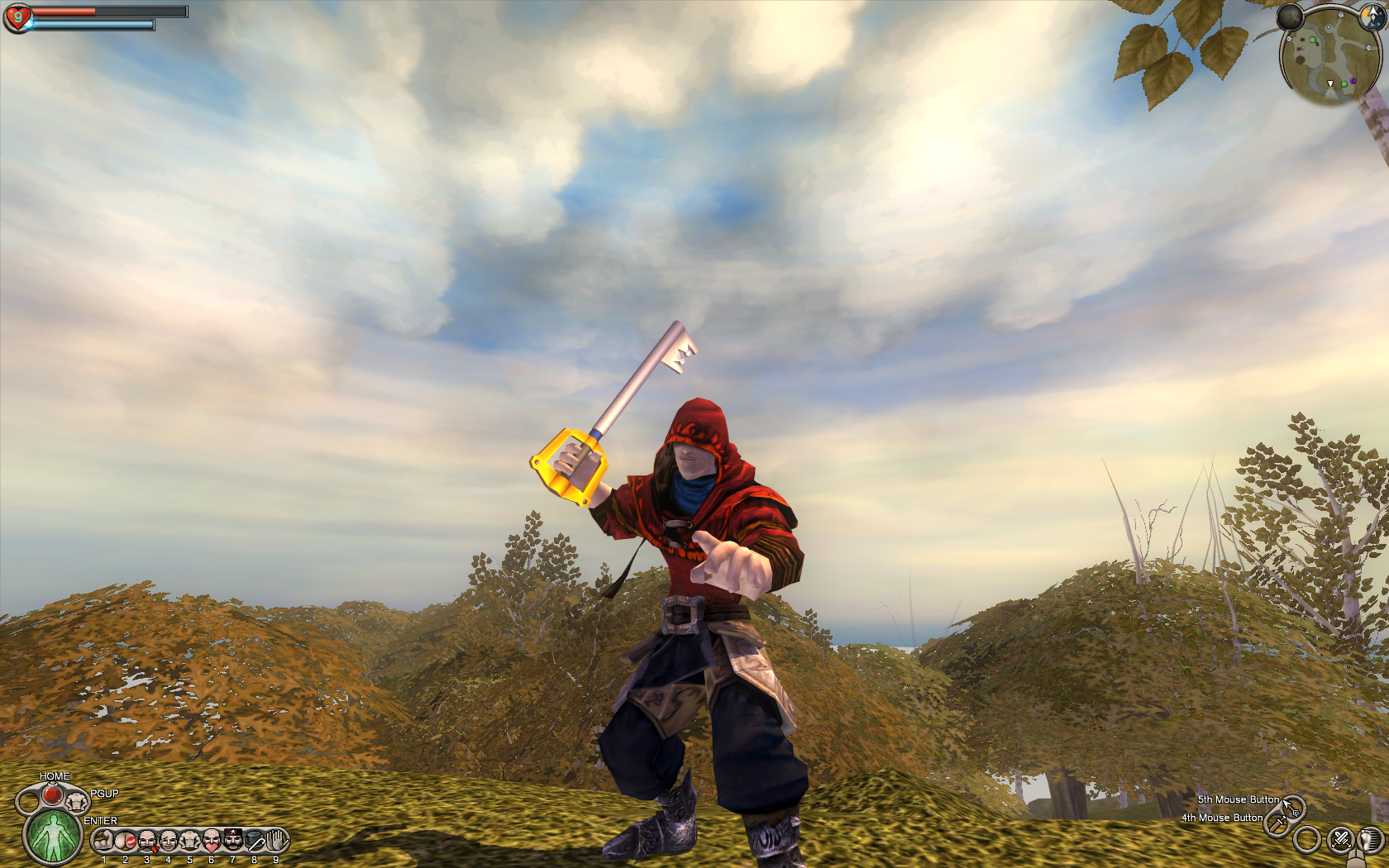This screenshot has height=868, width=1389.
Task: Click the dark moon orb beside minimap
Action: coord(1290,17)
